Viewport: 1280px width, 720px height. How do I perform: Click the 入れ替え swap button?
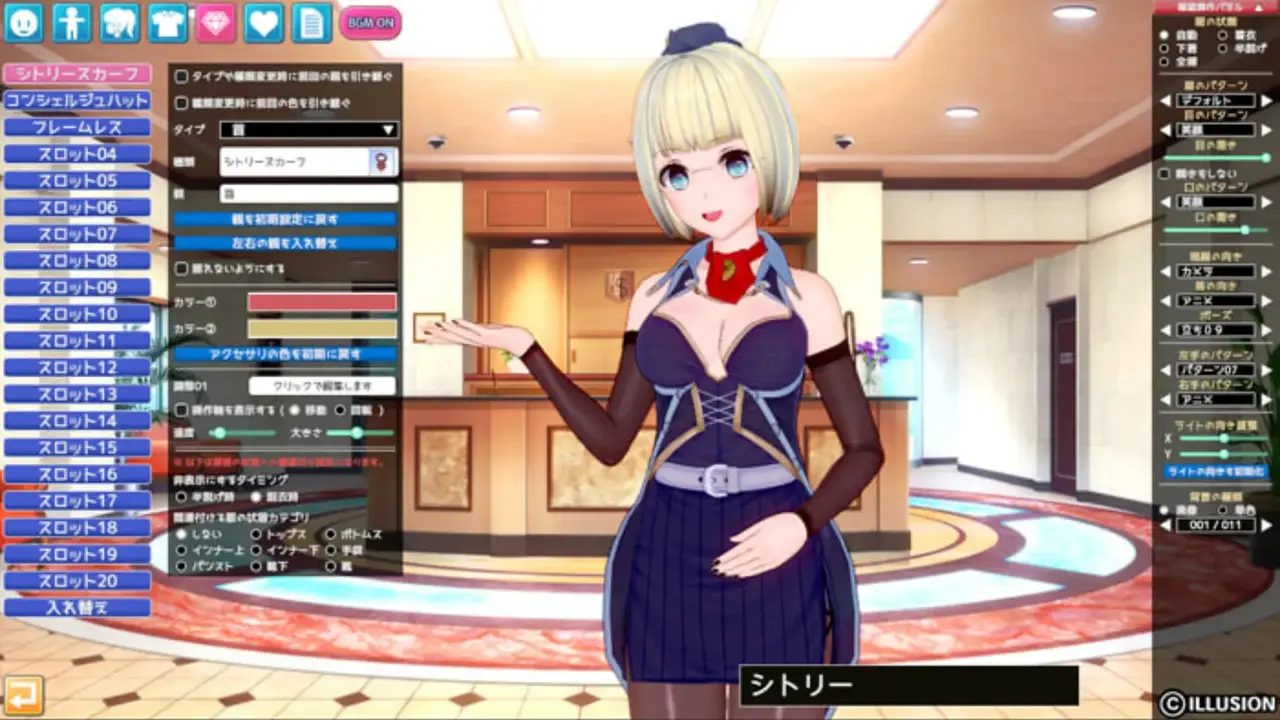click(x=77, y=607)
